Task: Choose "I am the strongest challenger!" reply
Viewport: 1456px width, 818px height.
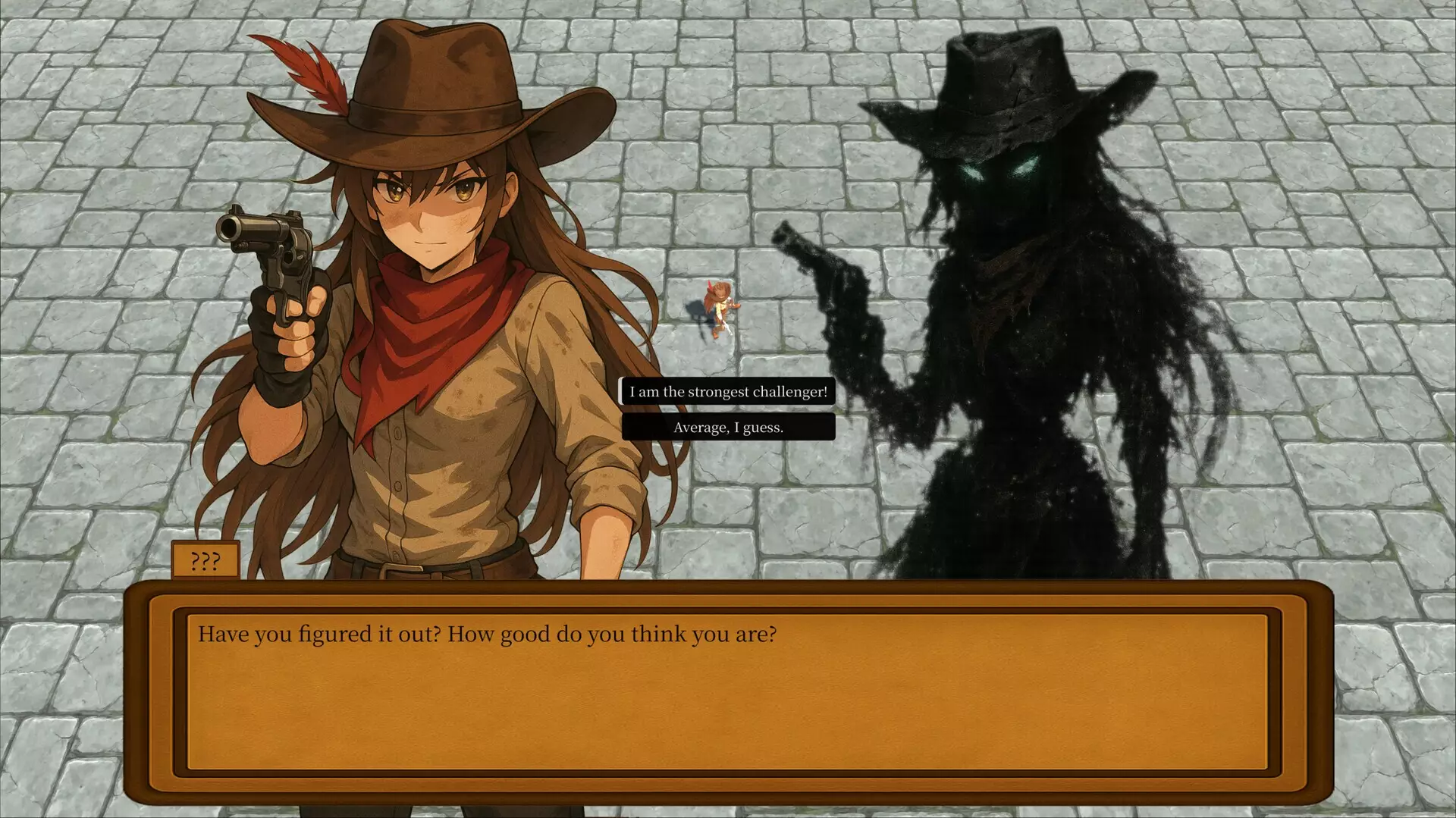Action: coord(728,391)
